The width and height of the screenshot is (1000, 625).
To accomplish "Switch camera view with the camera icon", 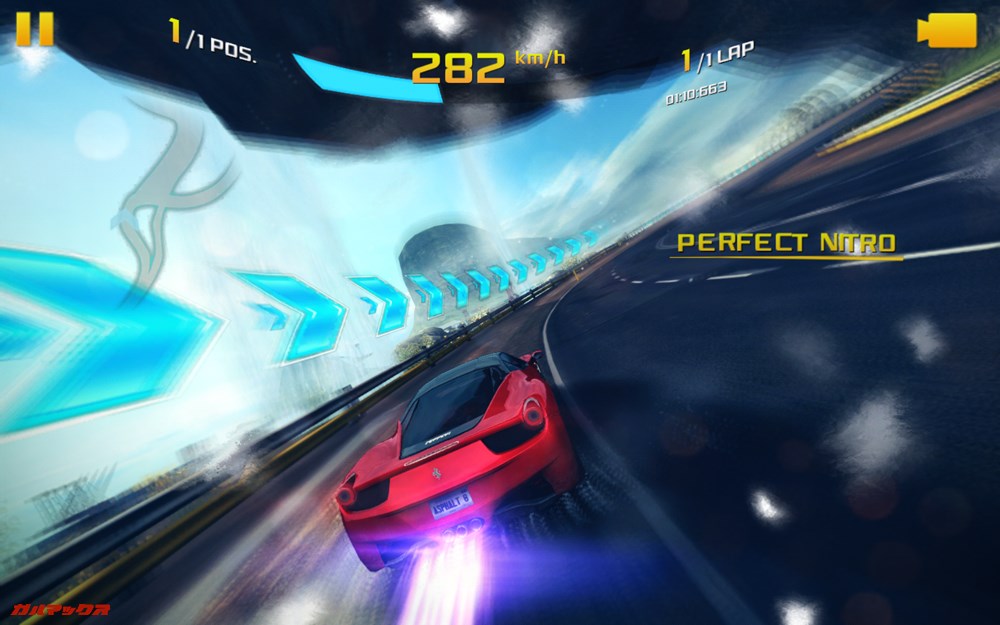I will point(945,29).
